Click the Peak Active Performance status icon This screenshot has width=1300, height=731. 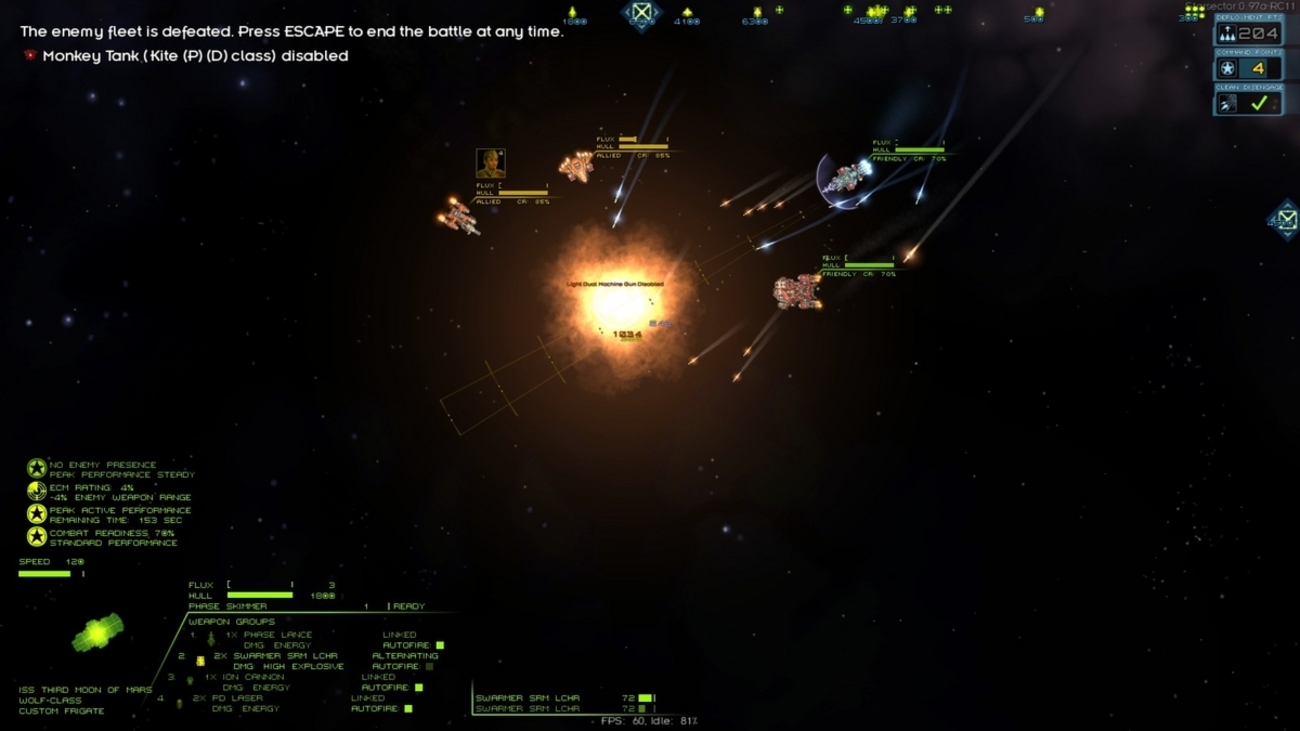click(x=37, y=514)
